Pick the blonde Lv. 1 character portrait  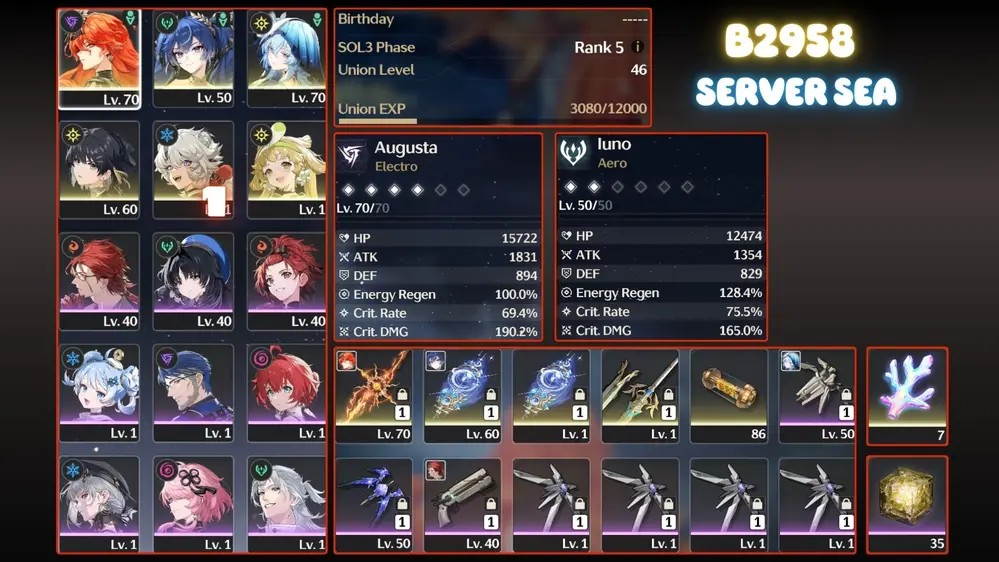tap(287, 170)
